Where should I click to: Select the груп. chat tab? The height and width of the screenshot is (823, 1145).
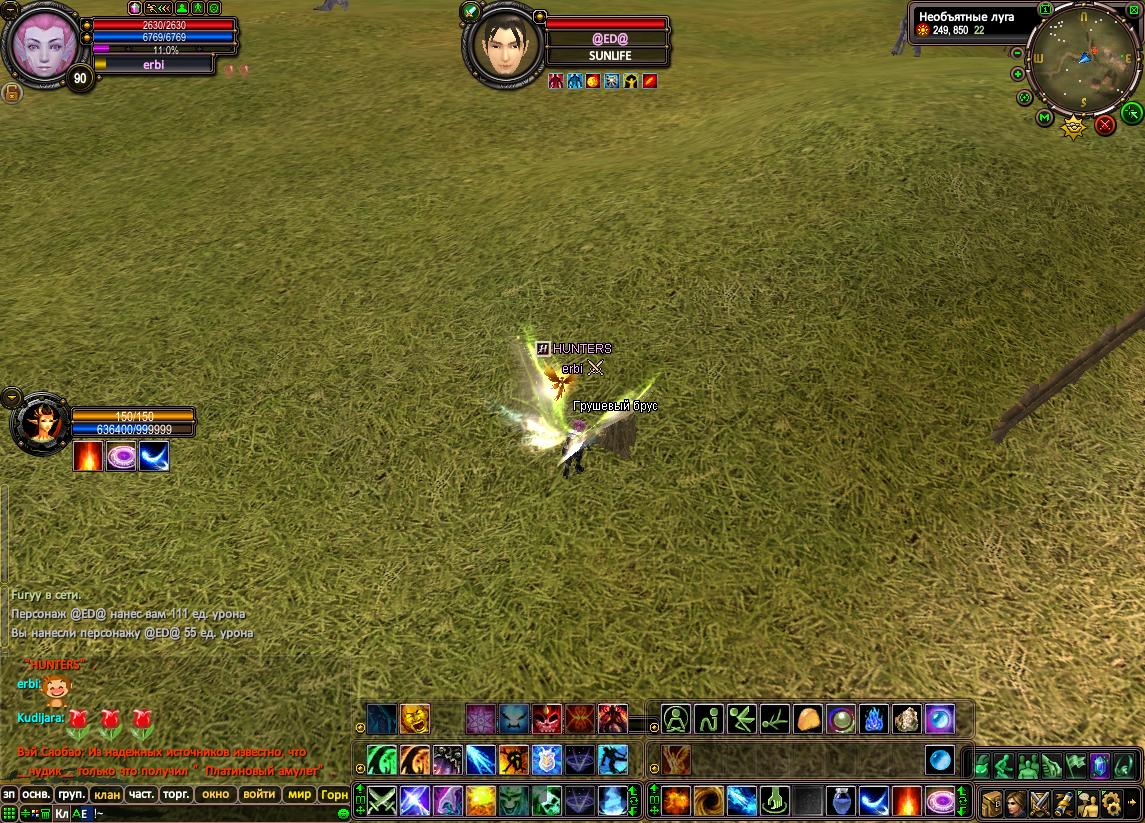pos(70,795)
